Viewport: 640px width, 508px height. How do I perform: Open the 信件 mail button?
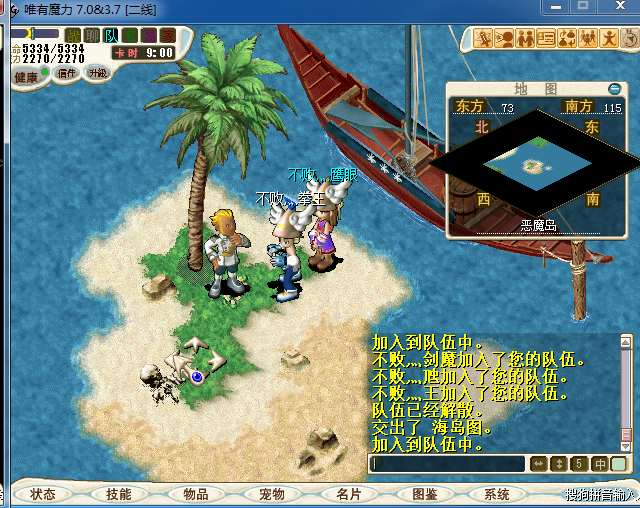pyautogui.click(x=68, y=73)
